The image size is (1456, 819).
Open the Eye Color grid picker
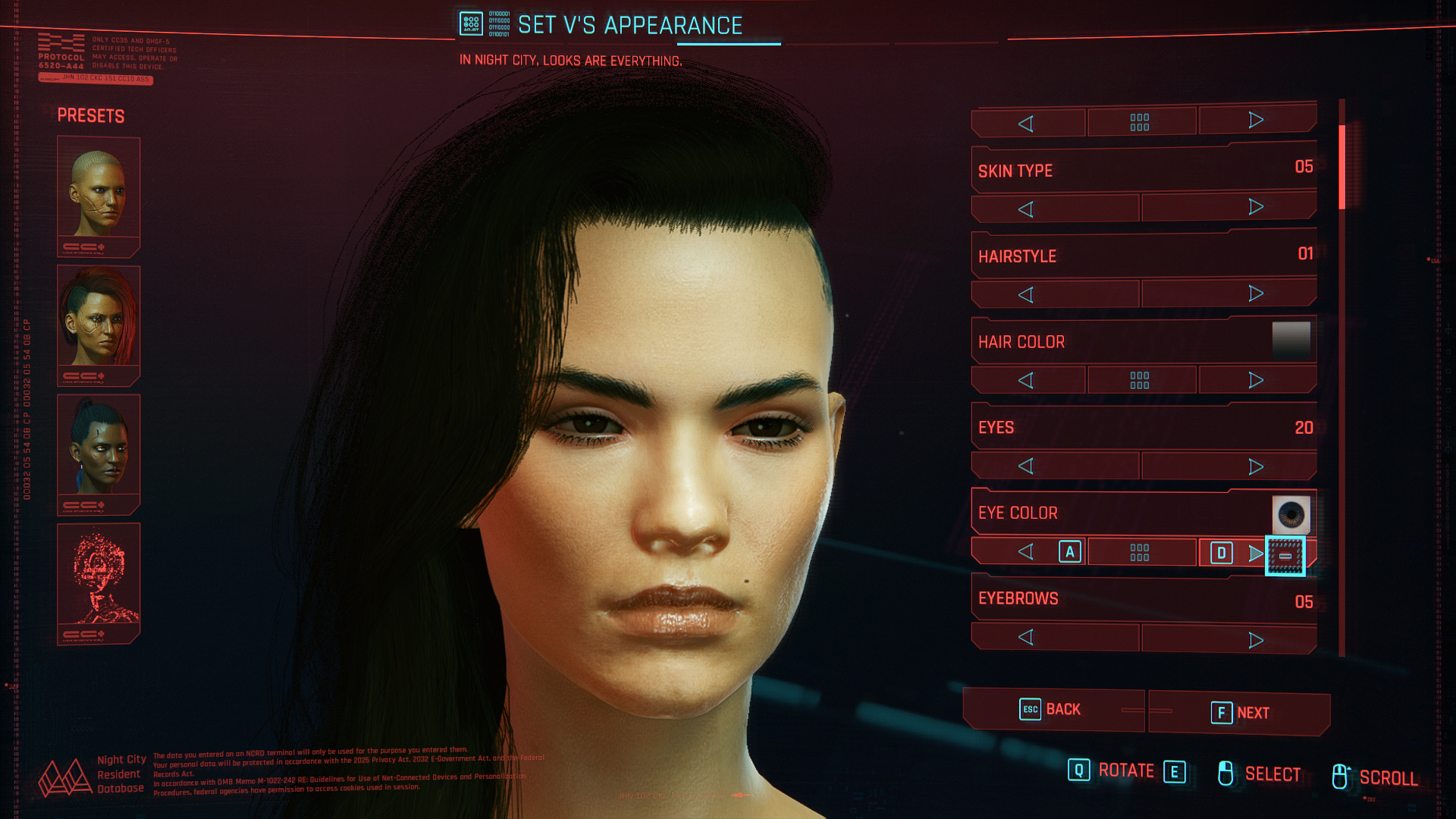[1140, 552]
